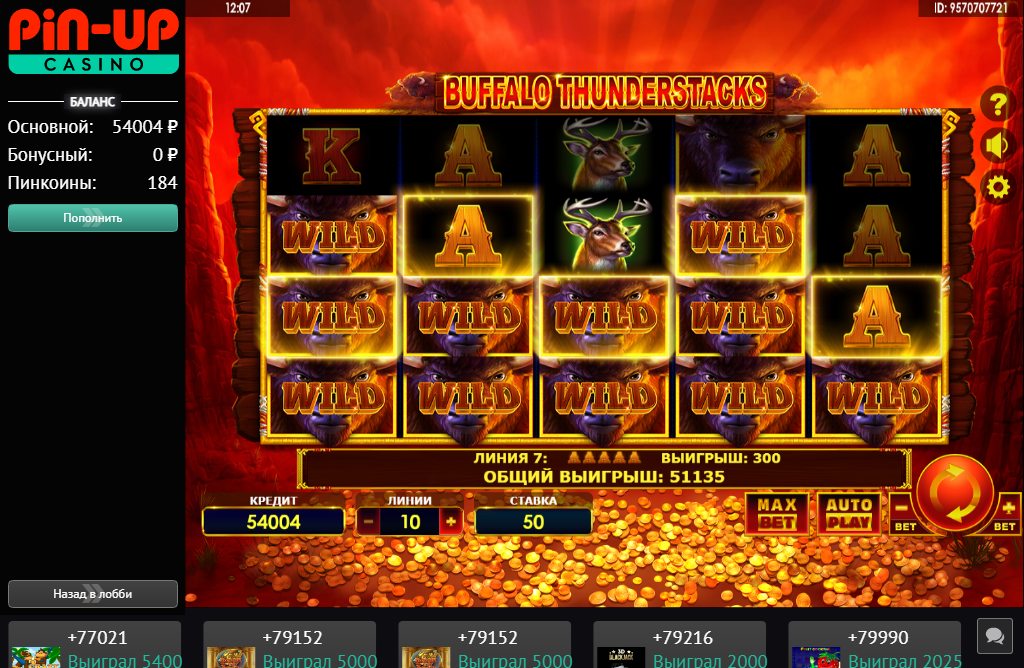Raise the bet with plus BET button
Viewport: 1024px width, 668px height.
[1008, 514]
